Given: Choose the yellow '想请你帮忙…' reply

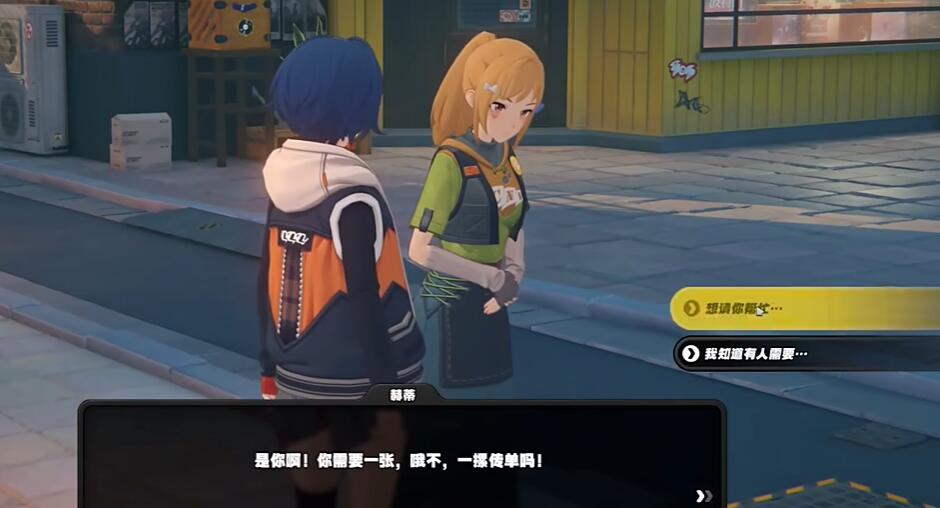Looking at the screenshot, I should (800, 309).
